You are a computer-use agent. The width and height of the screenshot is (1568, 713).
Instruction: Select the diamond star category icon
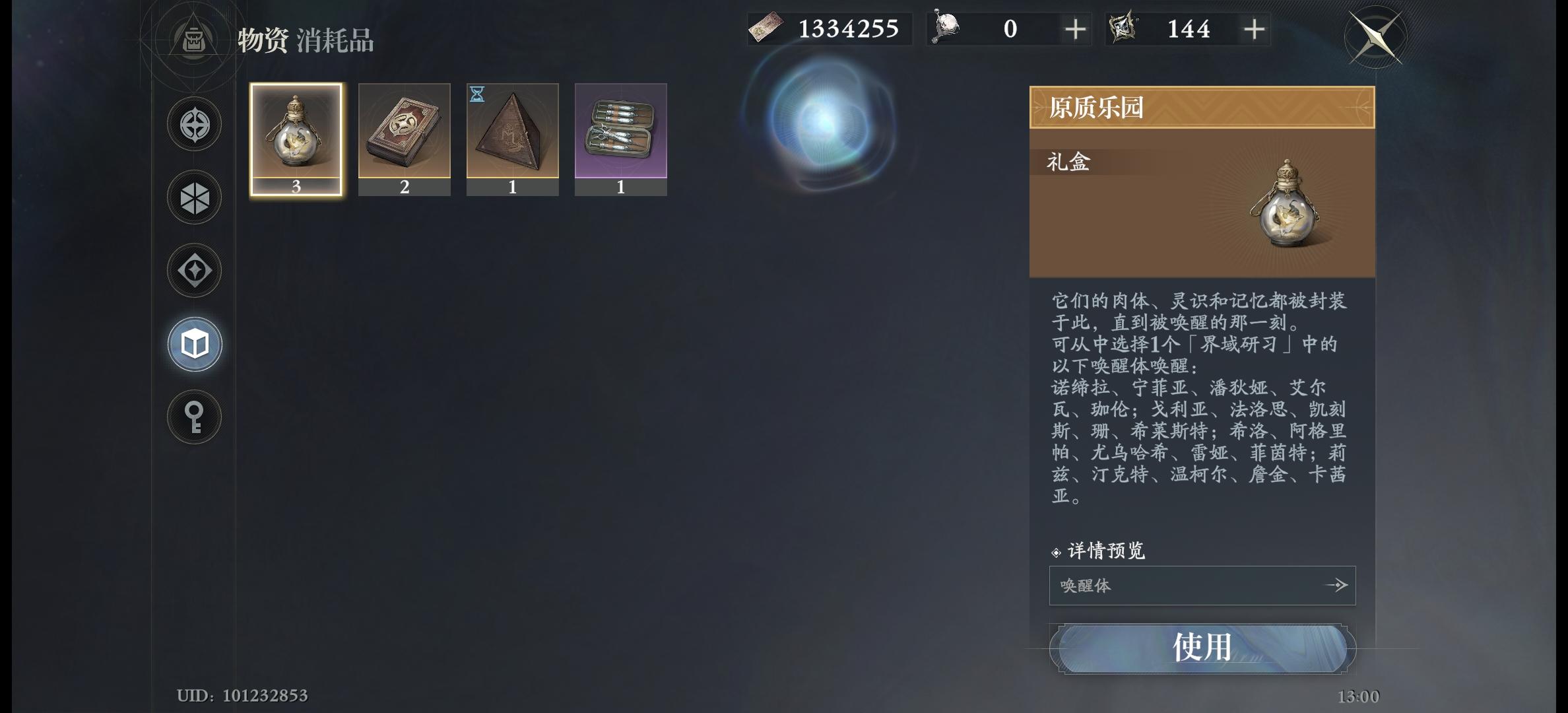click(194, 269)
